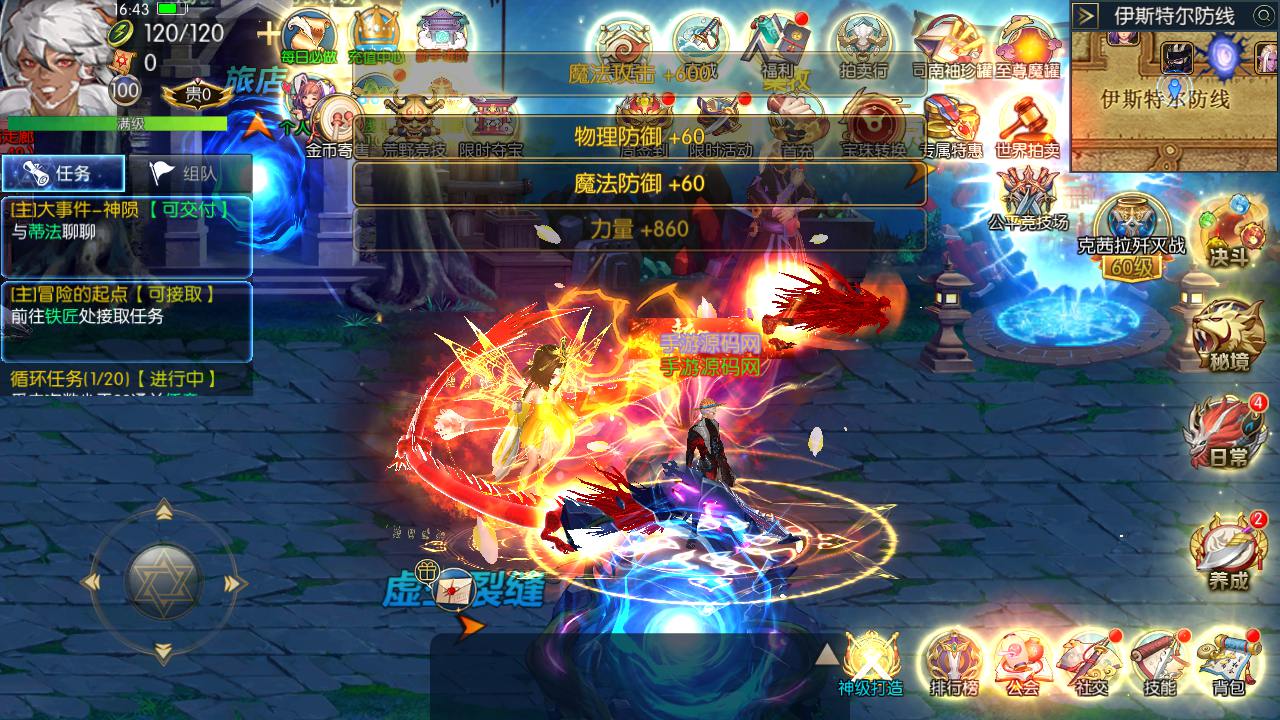This screenshot has width=1280, height=720.
Task: Open the 拍卖行 auction house
Action: 864,45
